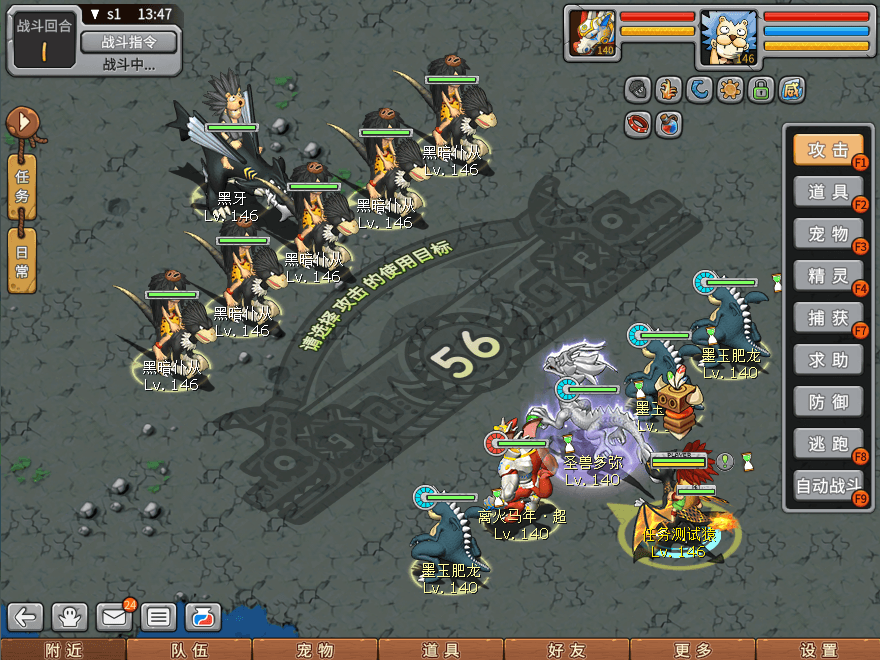Screen dimensions: 880x660
Task: Enable 自动战斗 auto battle
Action: click(x=828, y=487)
